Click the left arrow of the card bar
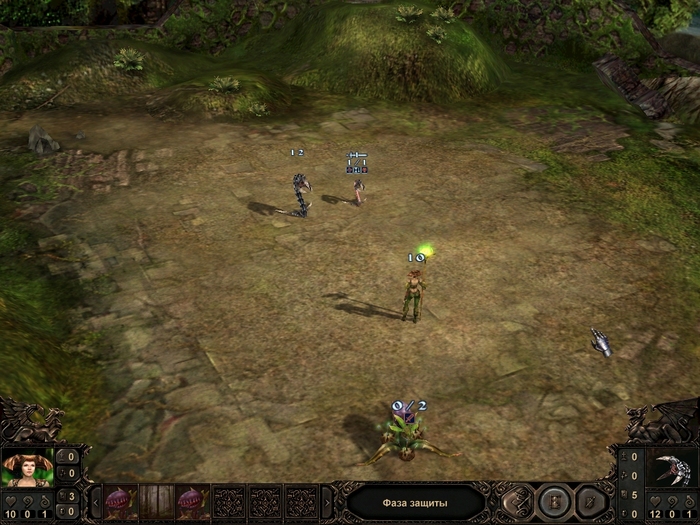This screenshot has height=525, width=700. [95, 501]
